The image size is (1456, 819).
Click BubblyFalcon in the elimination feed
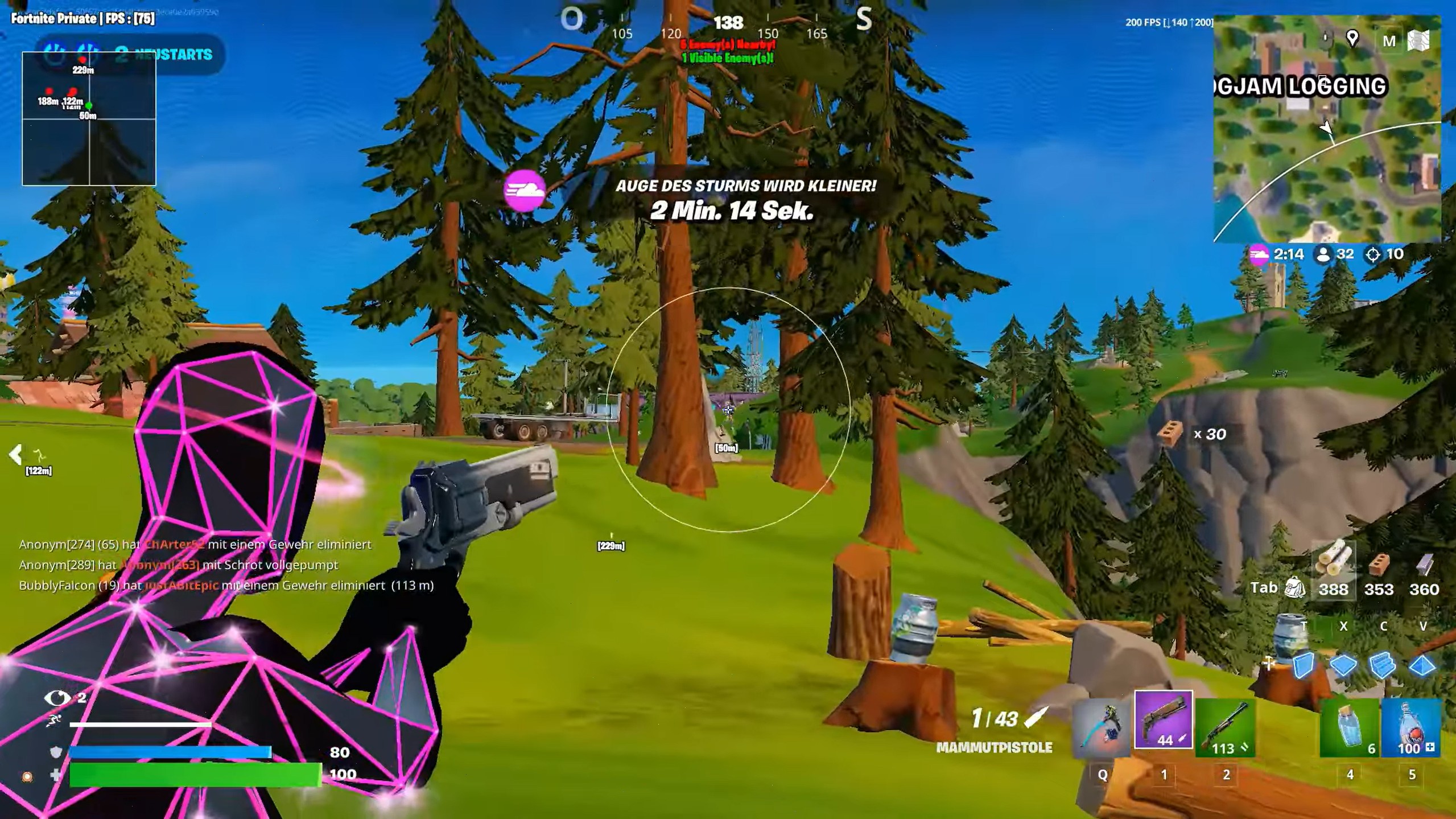pos(57,585)
